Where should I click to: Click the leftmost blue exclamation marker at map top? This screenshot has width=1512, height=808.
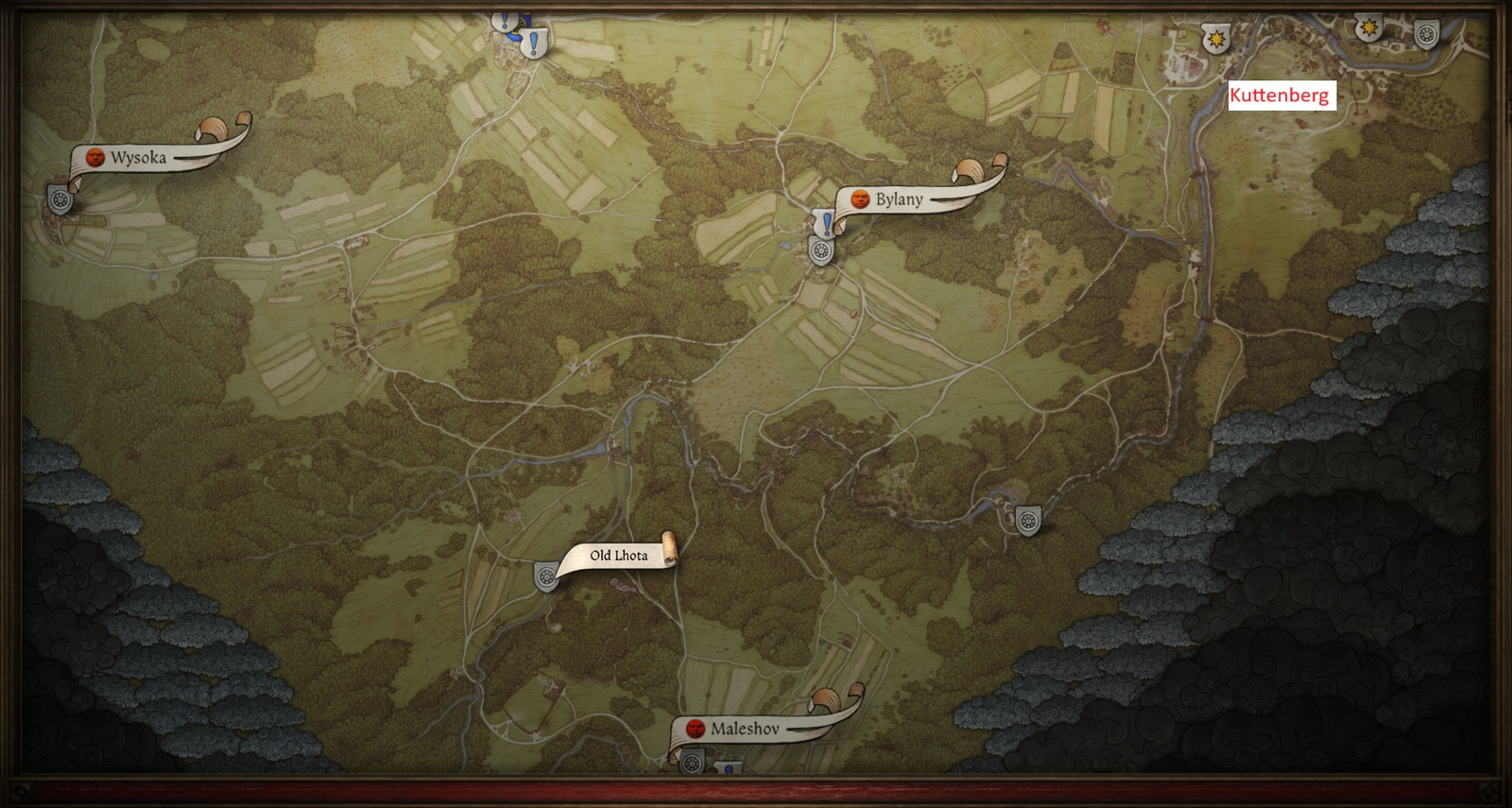click(x=504, y=22)
